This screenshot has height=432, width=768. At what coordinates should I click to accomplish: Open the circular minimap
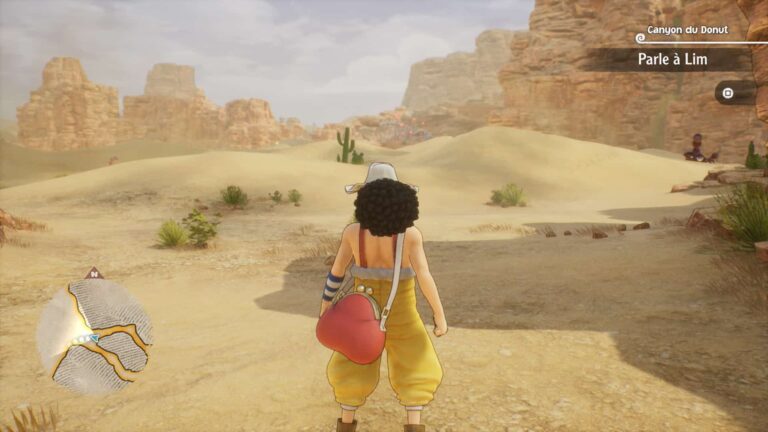94,334
